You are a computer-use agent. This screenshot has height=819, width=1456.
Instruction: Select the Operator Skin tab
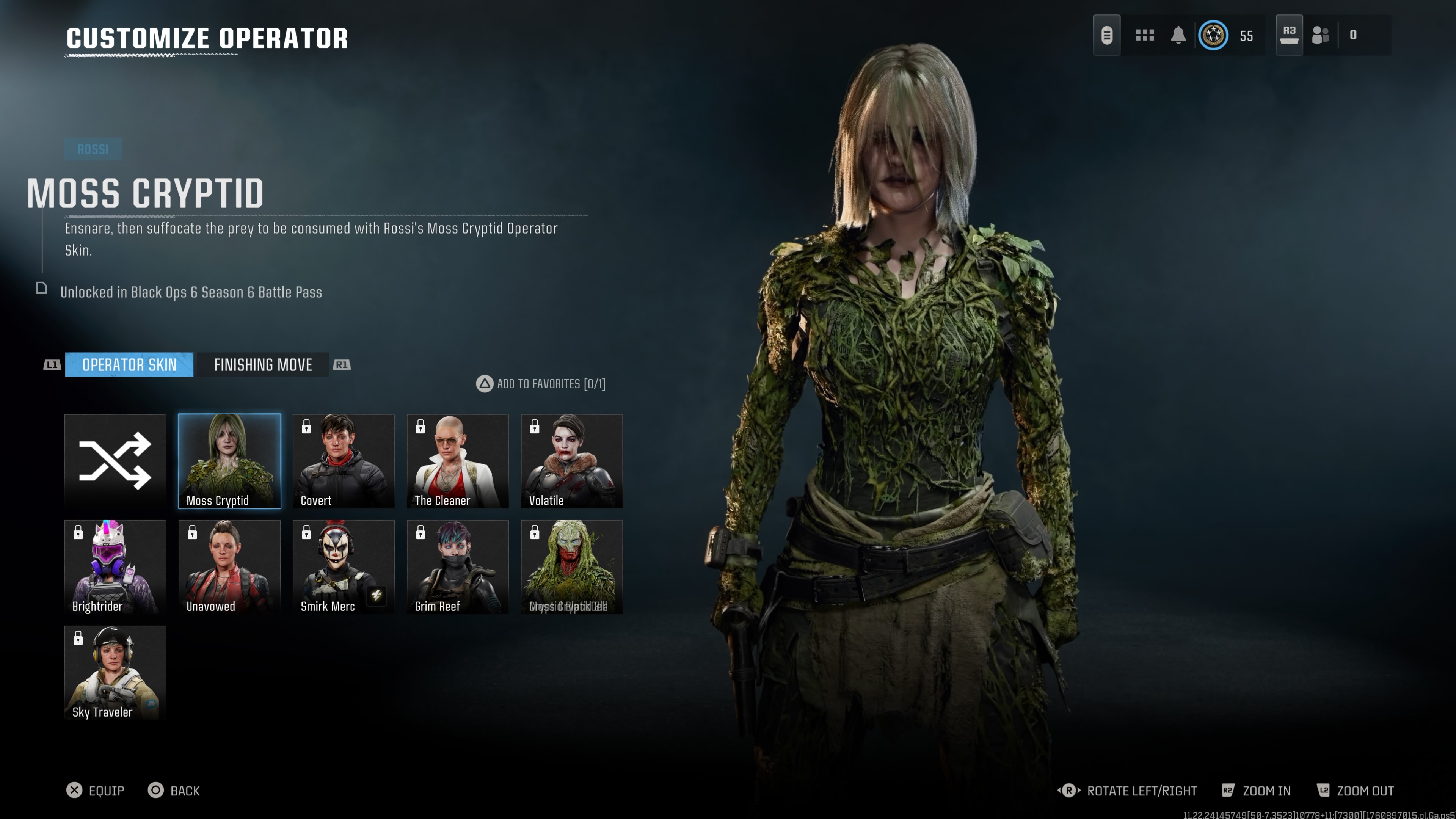[x=129, y=364]
